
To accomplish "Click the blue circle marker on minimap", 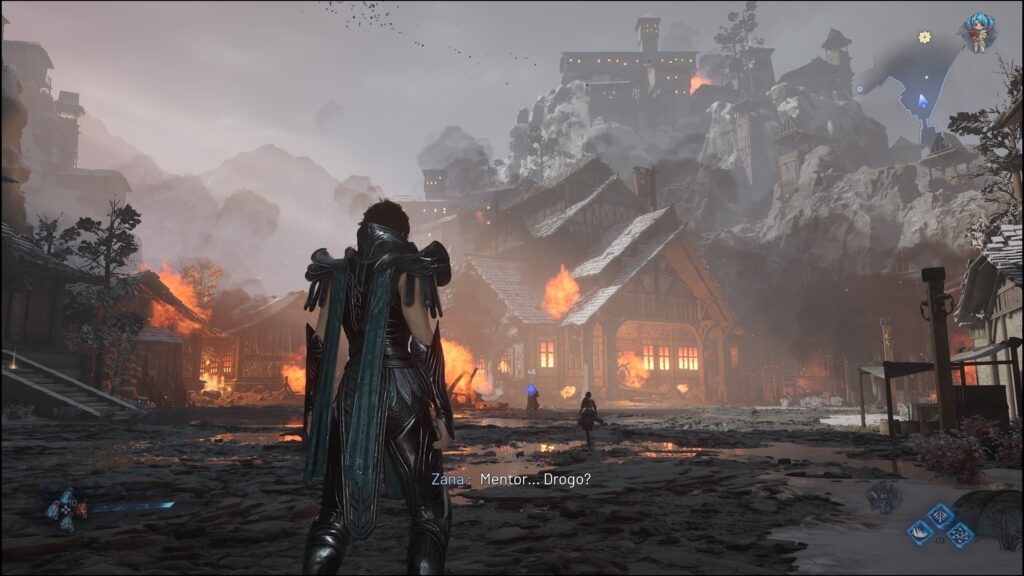I will pyautogui.click(x=859, y=89).
